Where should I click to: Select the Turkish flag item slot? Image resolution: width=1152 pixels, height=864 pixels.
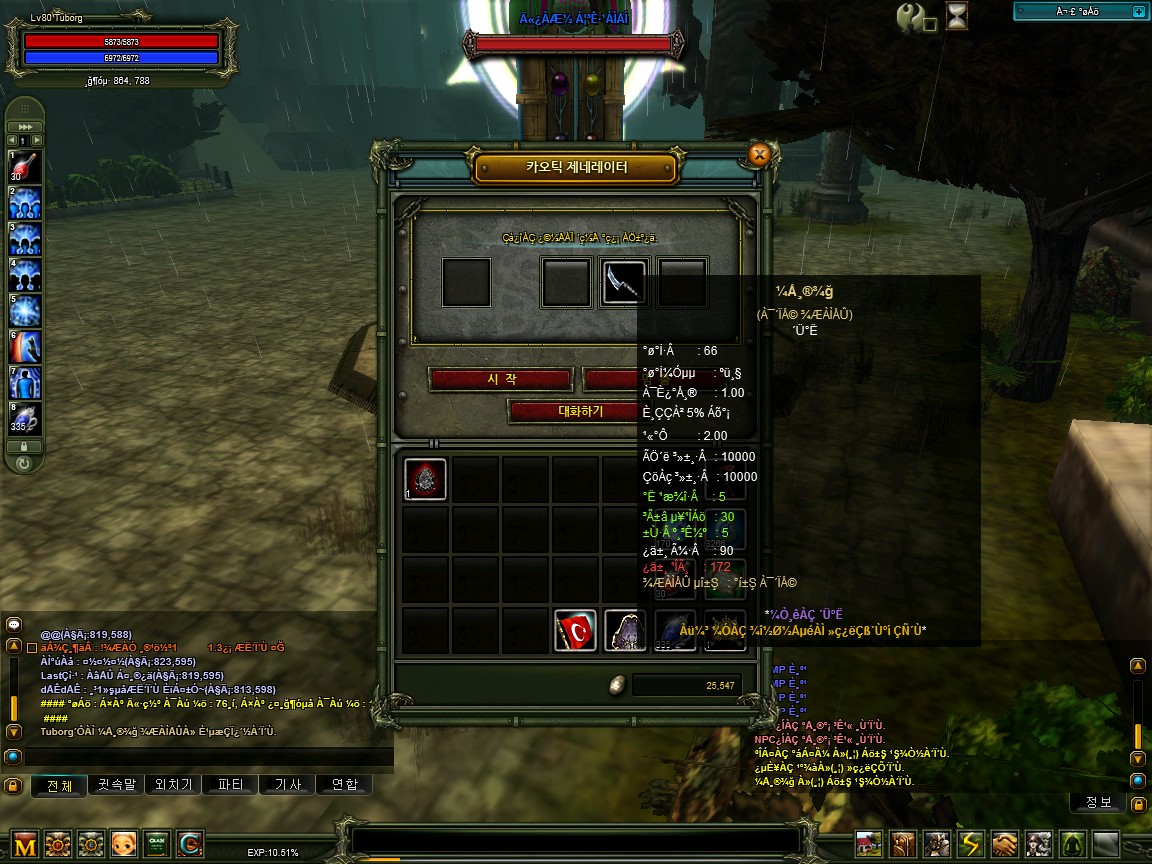(575, 630)
